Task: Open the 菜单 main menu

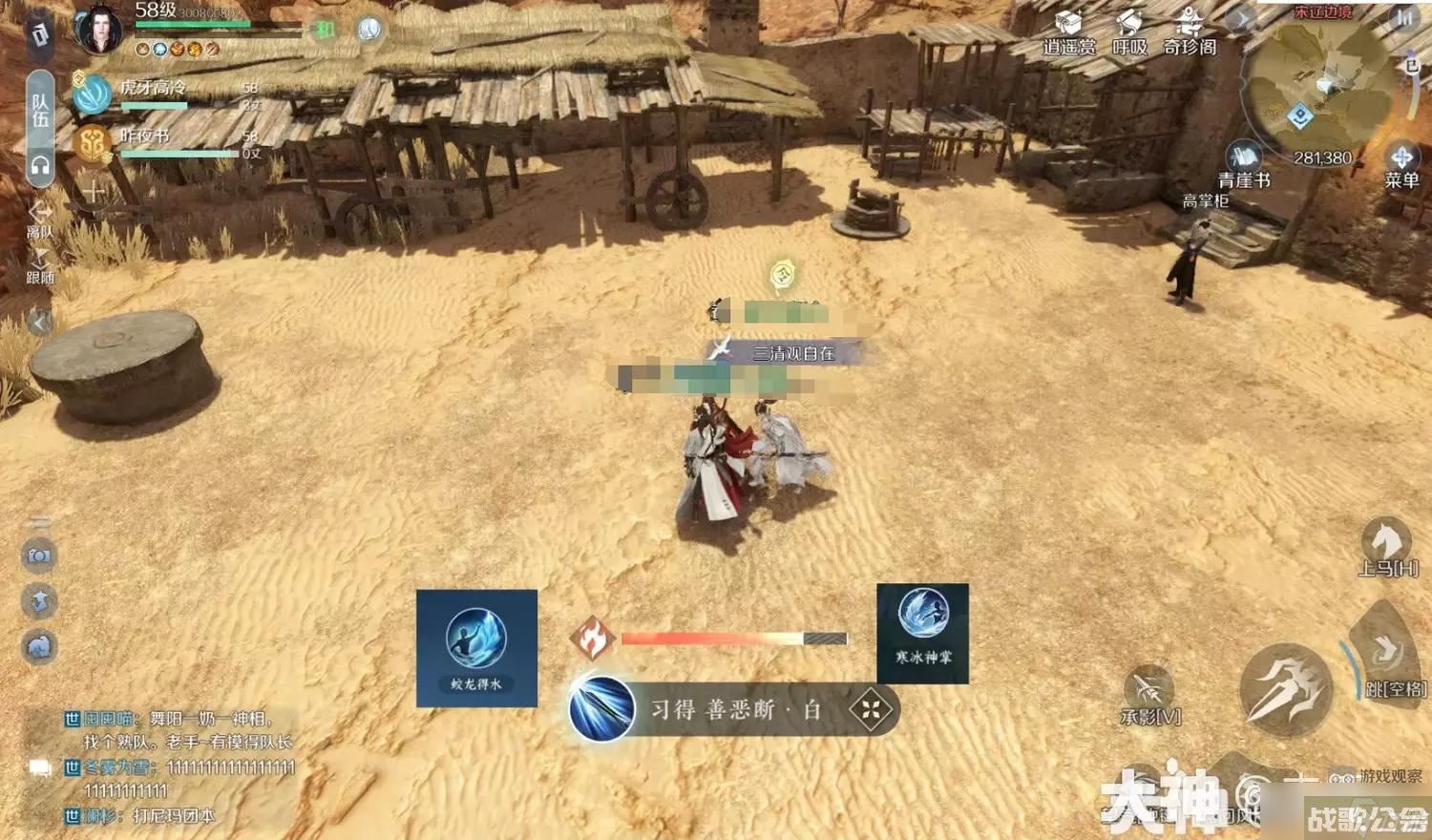Action: click(1401, 164)
